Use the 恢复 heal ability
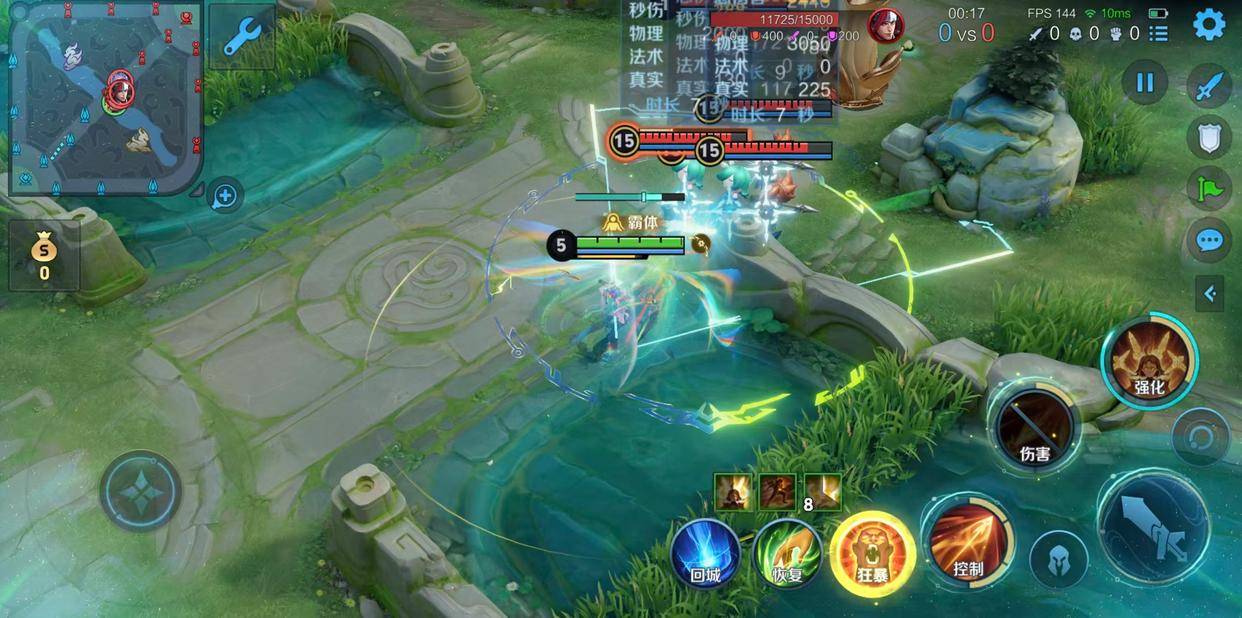 788,553
